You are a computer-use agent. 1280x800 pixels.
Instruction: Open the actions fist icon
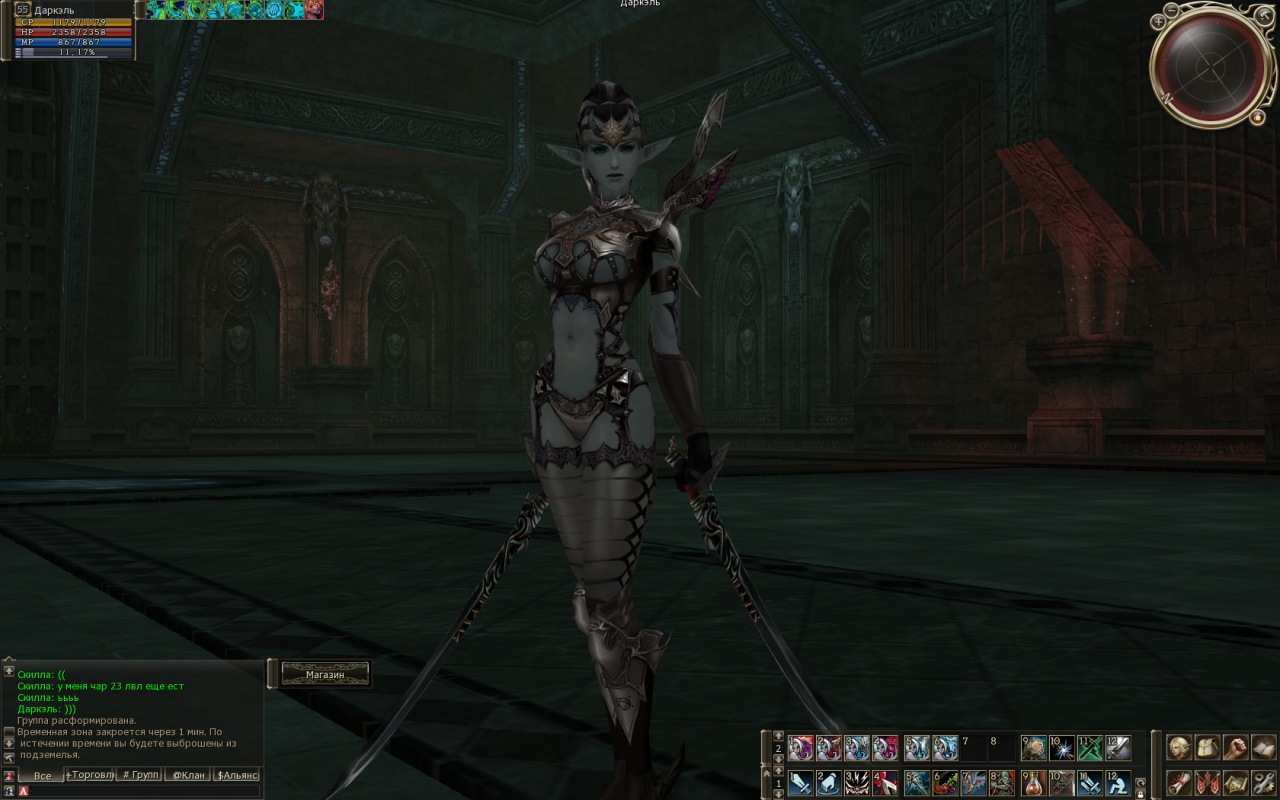pyautogui.click(x=1236, y=747)
